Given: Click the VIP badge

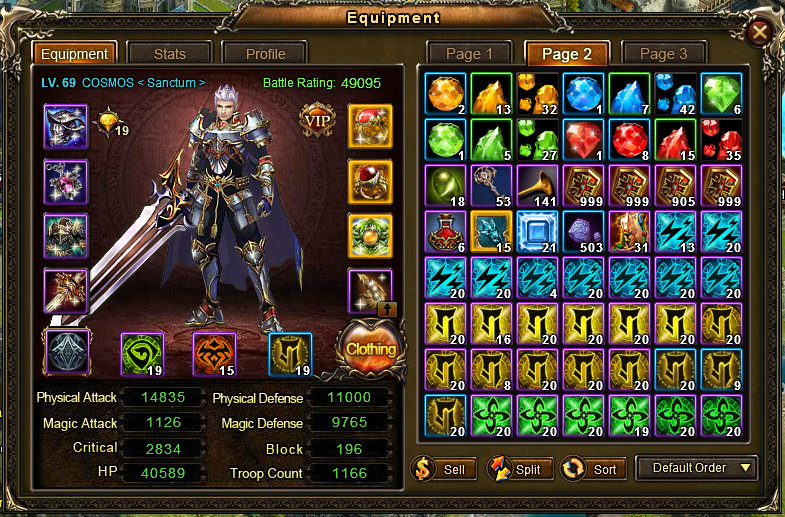Looking at the screenshot, I should tap(318, 121).
